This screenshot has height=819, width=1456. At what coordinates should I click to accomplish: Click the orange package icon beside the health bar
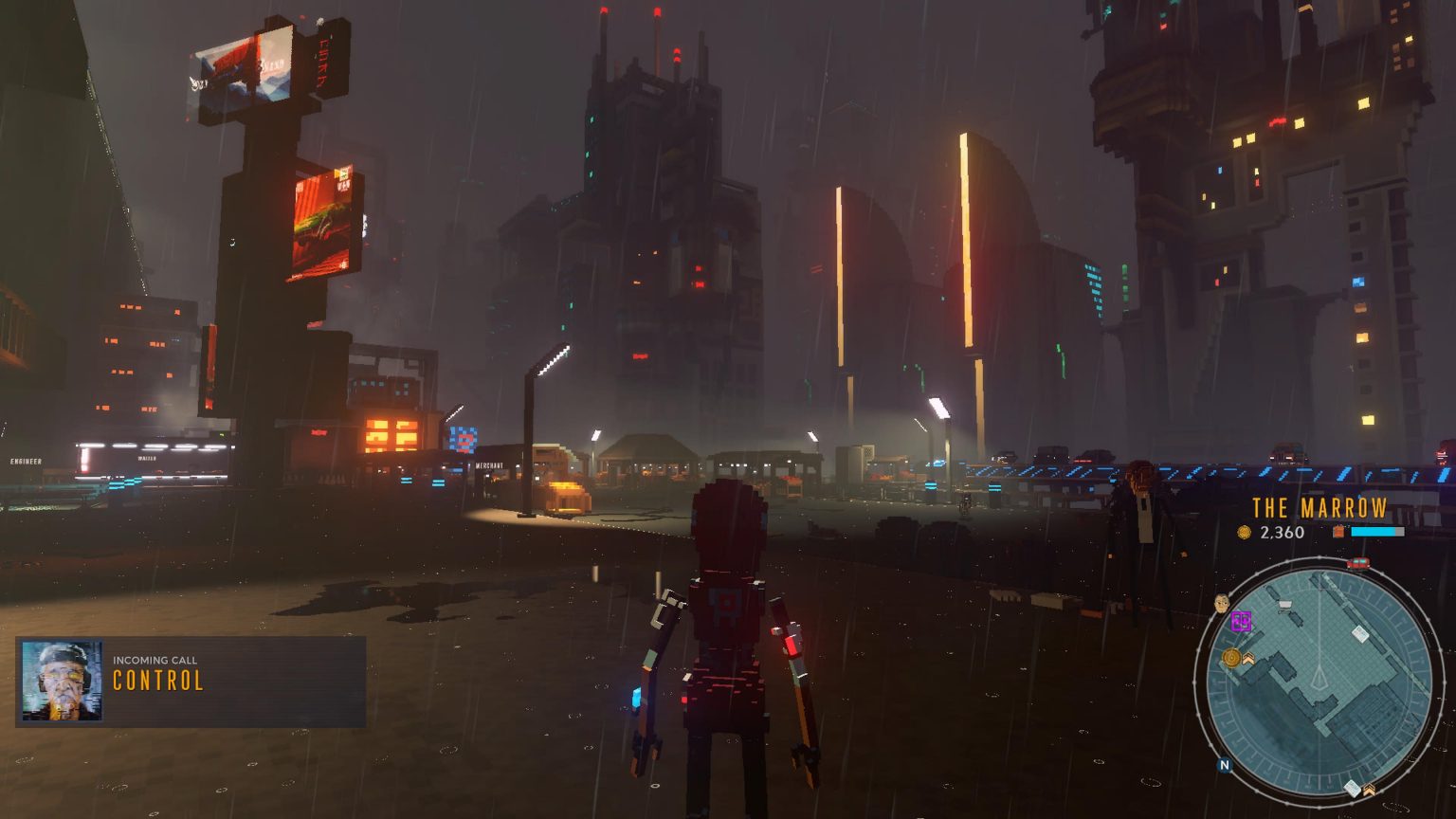tap(1338, 531)
